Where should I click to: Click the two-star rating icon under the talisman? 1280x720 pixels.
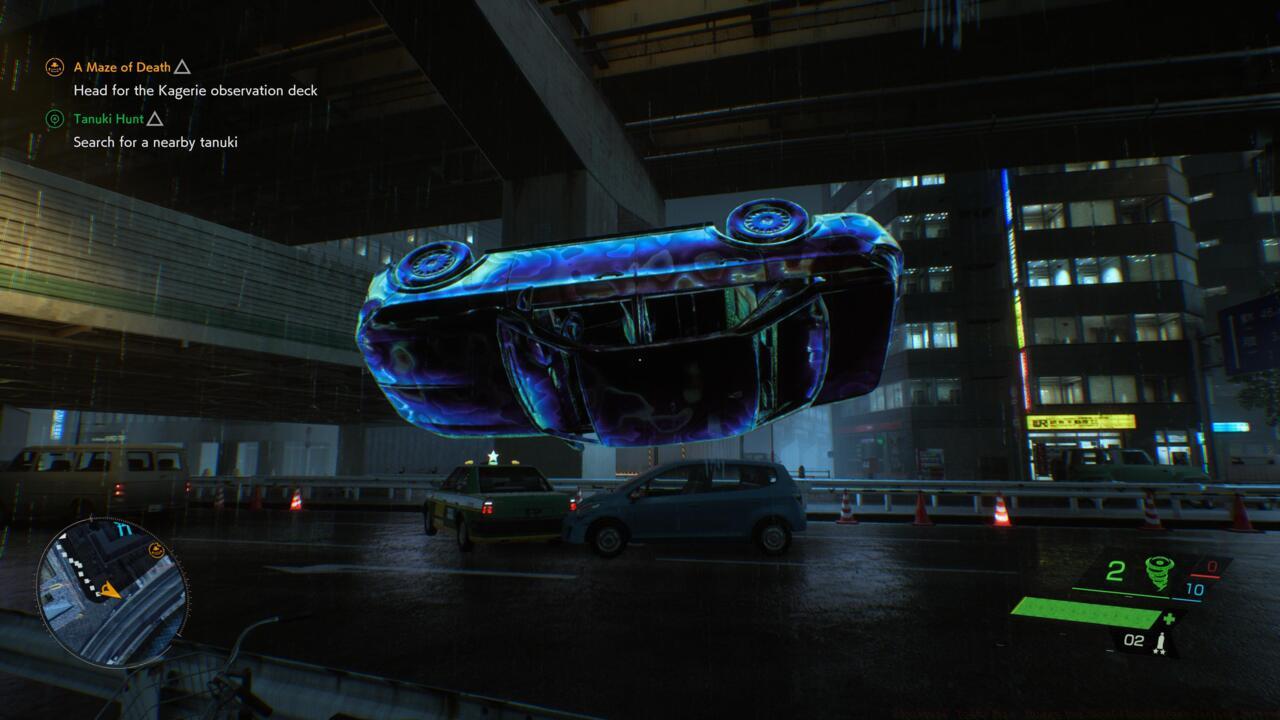click(1160, 653)
